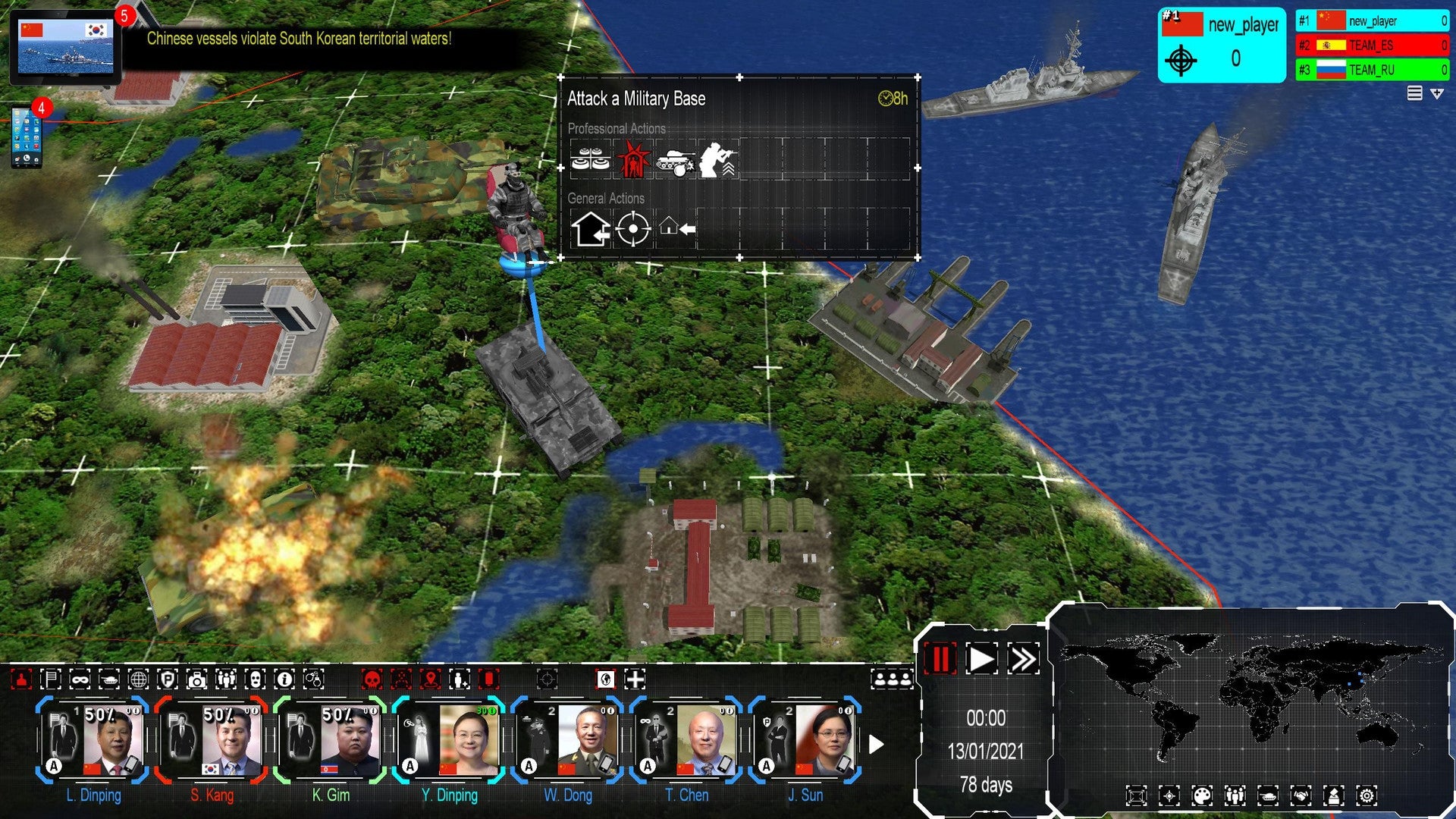The width and height of the screenshot is (1456, 819).
Task: Select the crosshair targeting action in General Actions
Action: click(632, 229)
